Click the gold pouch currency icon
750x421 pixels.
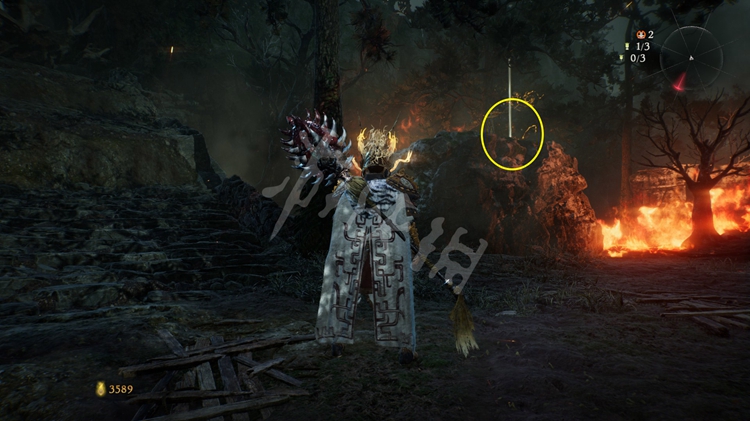pyautogui.click(x=100, y=389)
